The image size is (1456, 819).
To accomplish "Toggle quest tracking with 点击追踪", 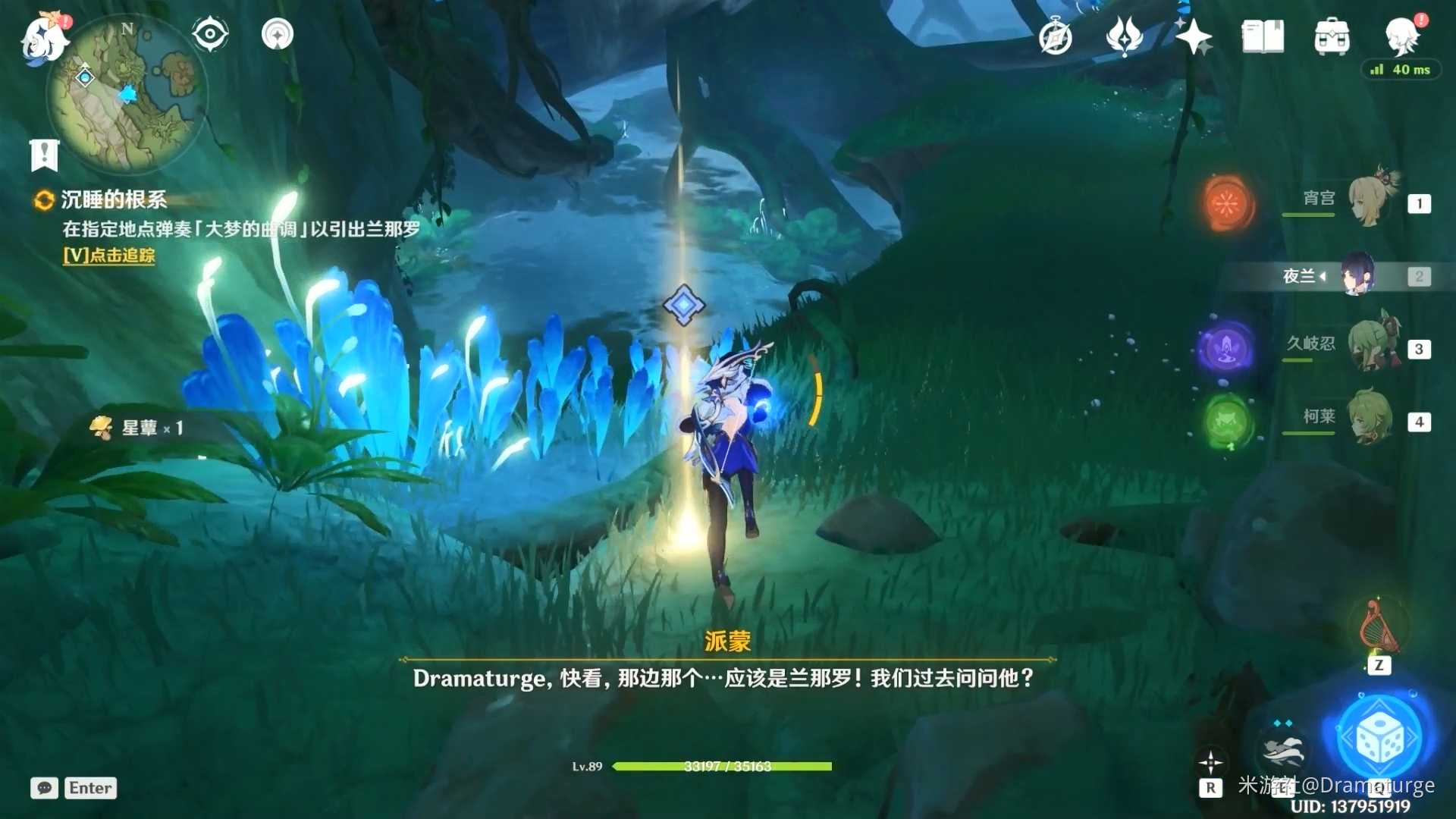I will [109, 257].
